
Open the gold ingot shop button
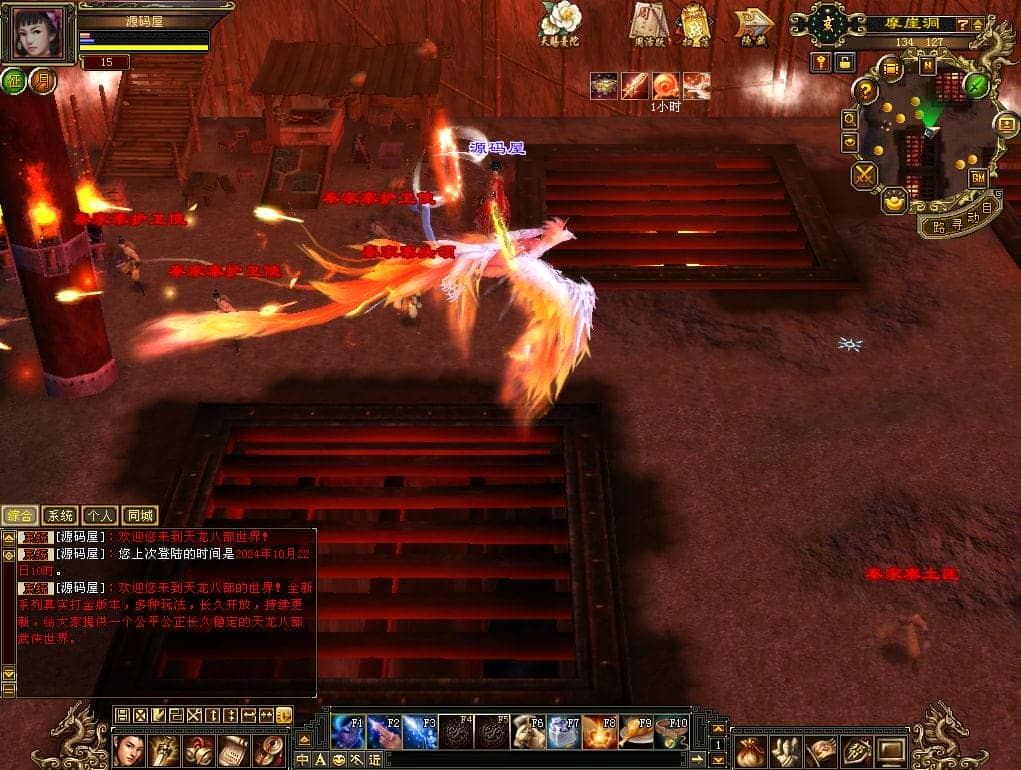[x=893, y=202]
